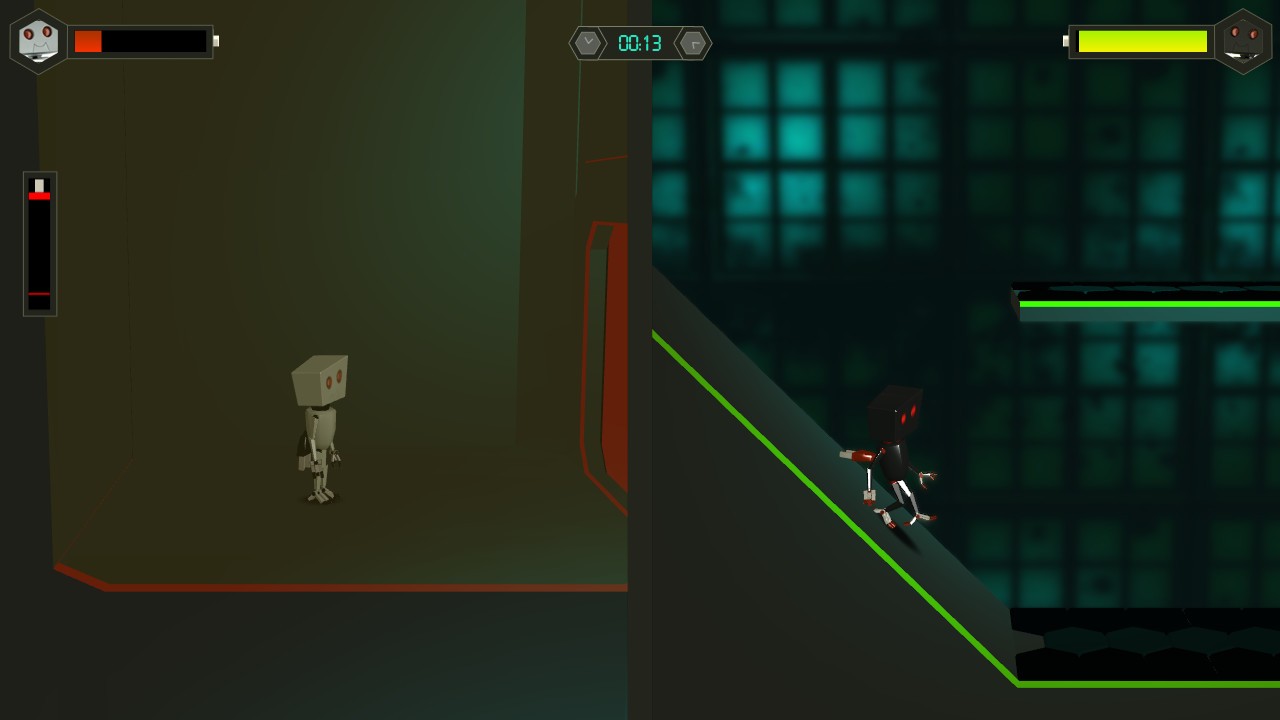
Task: Expand the down-chevron hexagon left of the timer
Action: [588, 43]
